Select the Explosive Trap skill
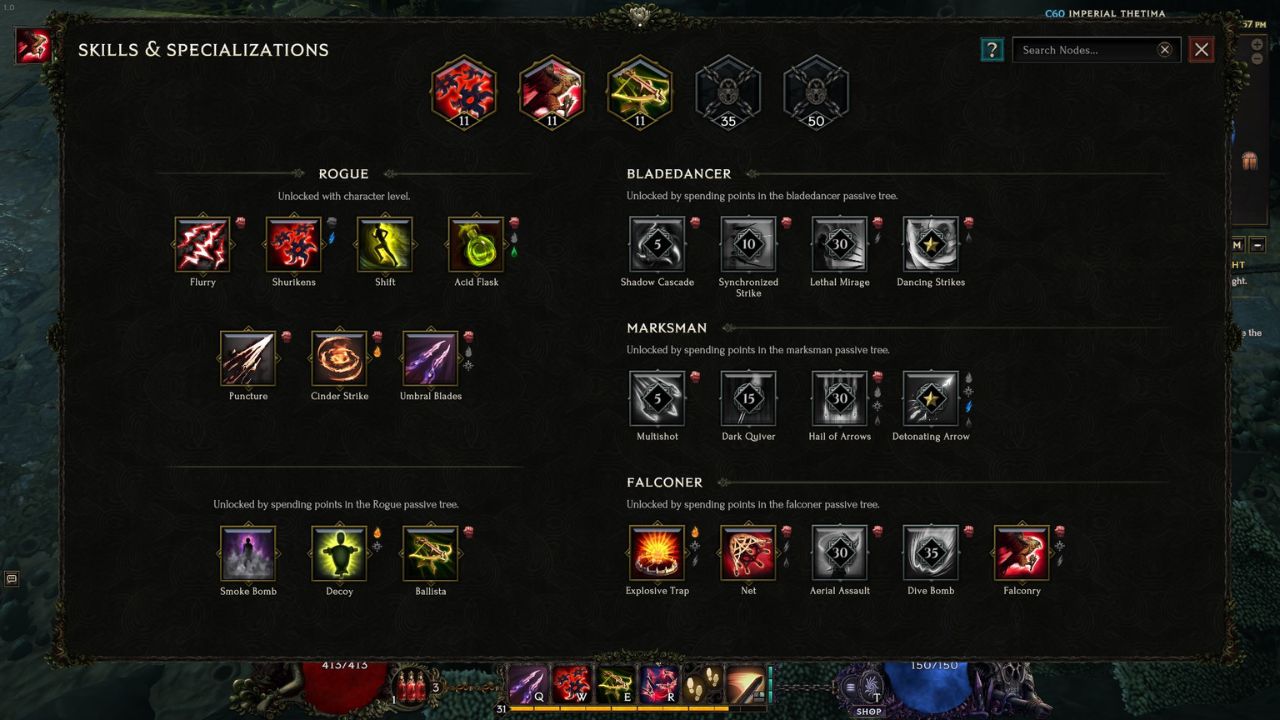The height and width of the screenshot is (720, 1280). (657, 552)
